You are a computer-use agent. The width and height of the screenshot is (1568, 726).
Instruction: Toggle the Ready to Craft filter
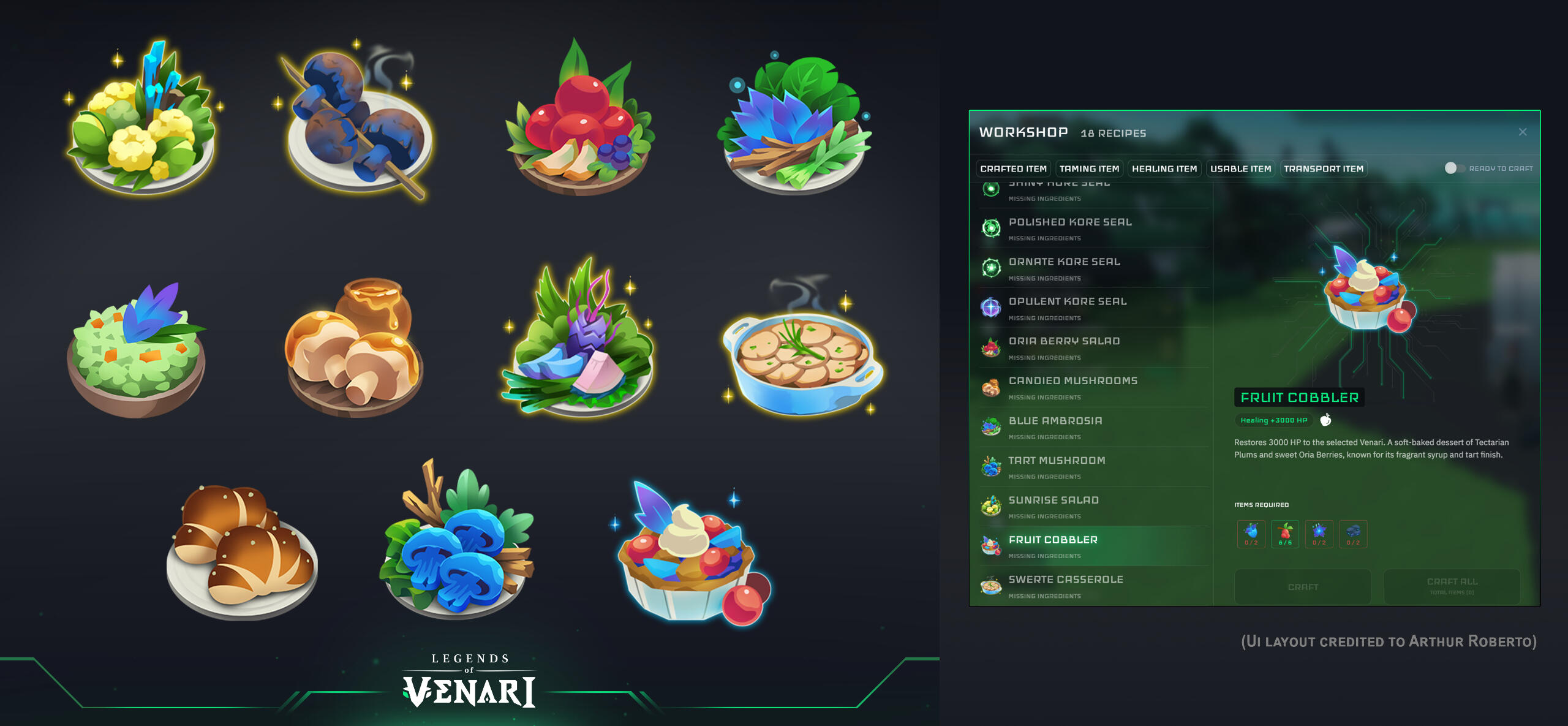[1454, 168]
